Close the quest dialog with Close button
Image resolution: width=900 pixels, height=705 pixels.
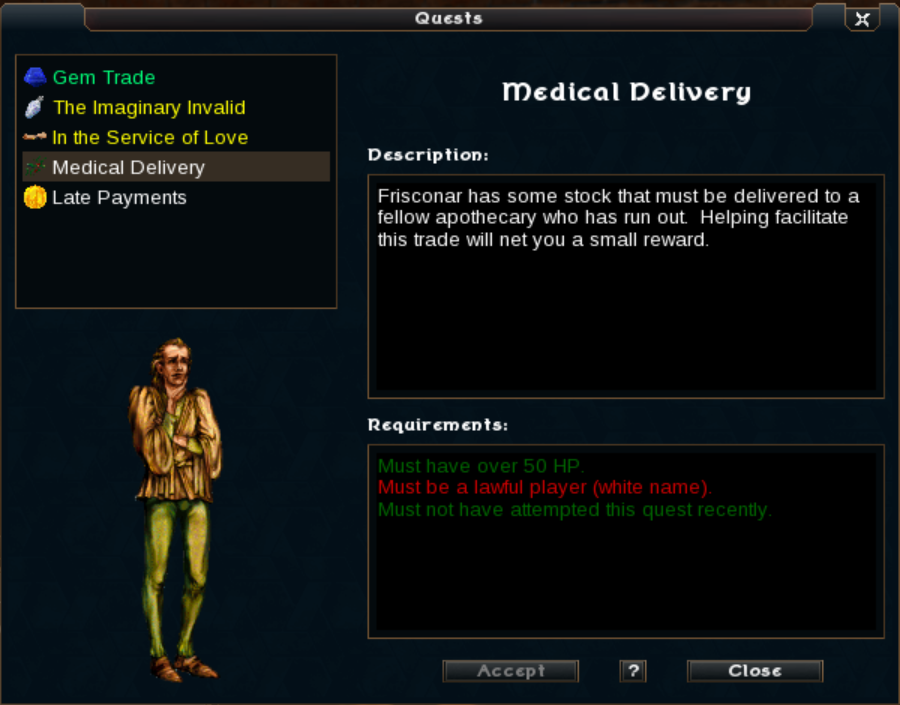tap(755, 671)
